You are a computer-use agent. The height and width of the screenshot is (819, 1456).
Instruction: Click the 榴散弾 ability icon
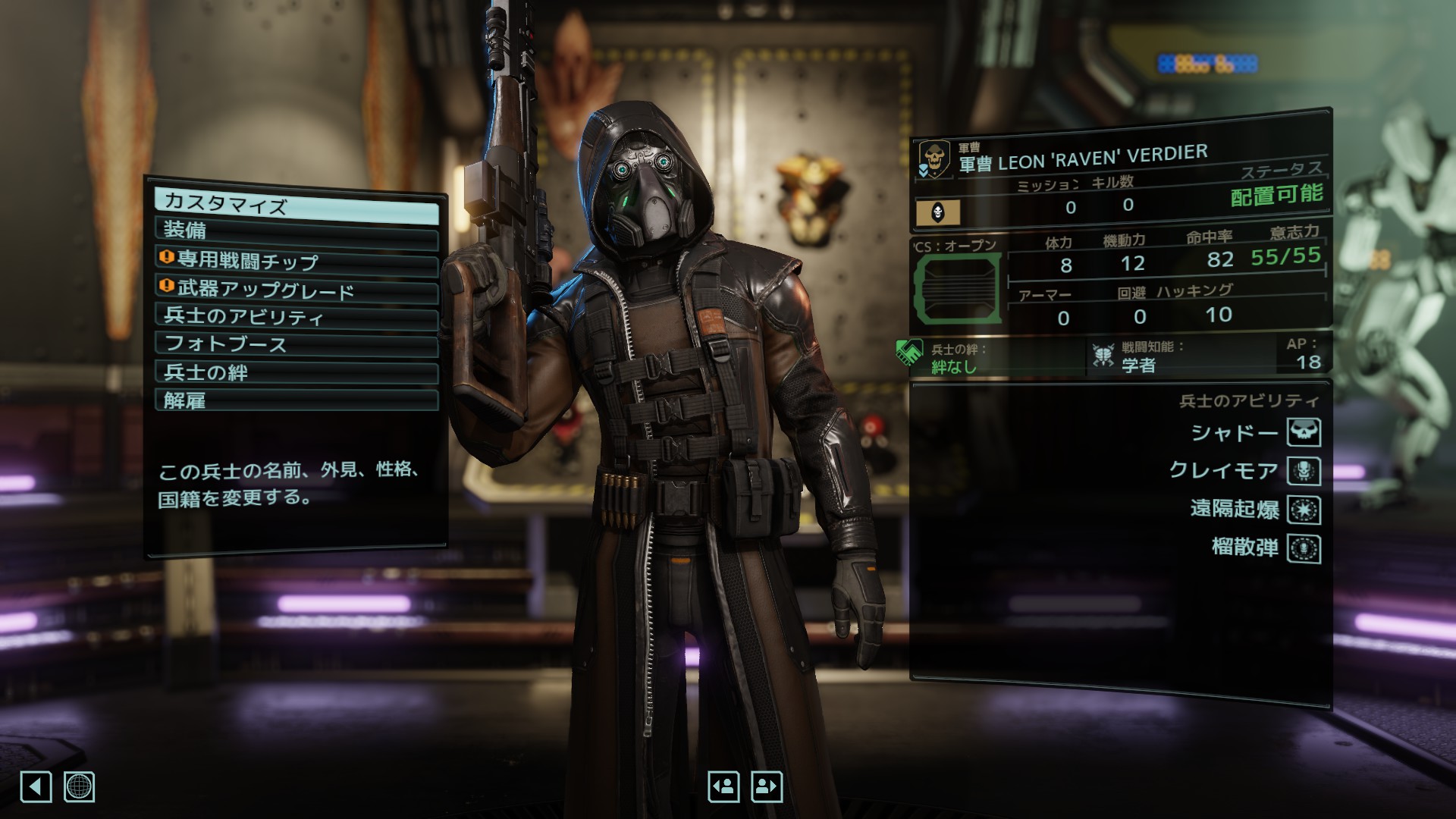point(1304,549)
